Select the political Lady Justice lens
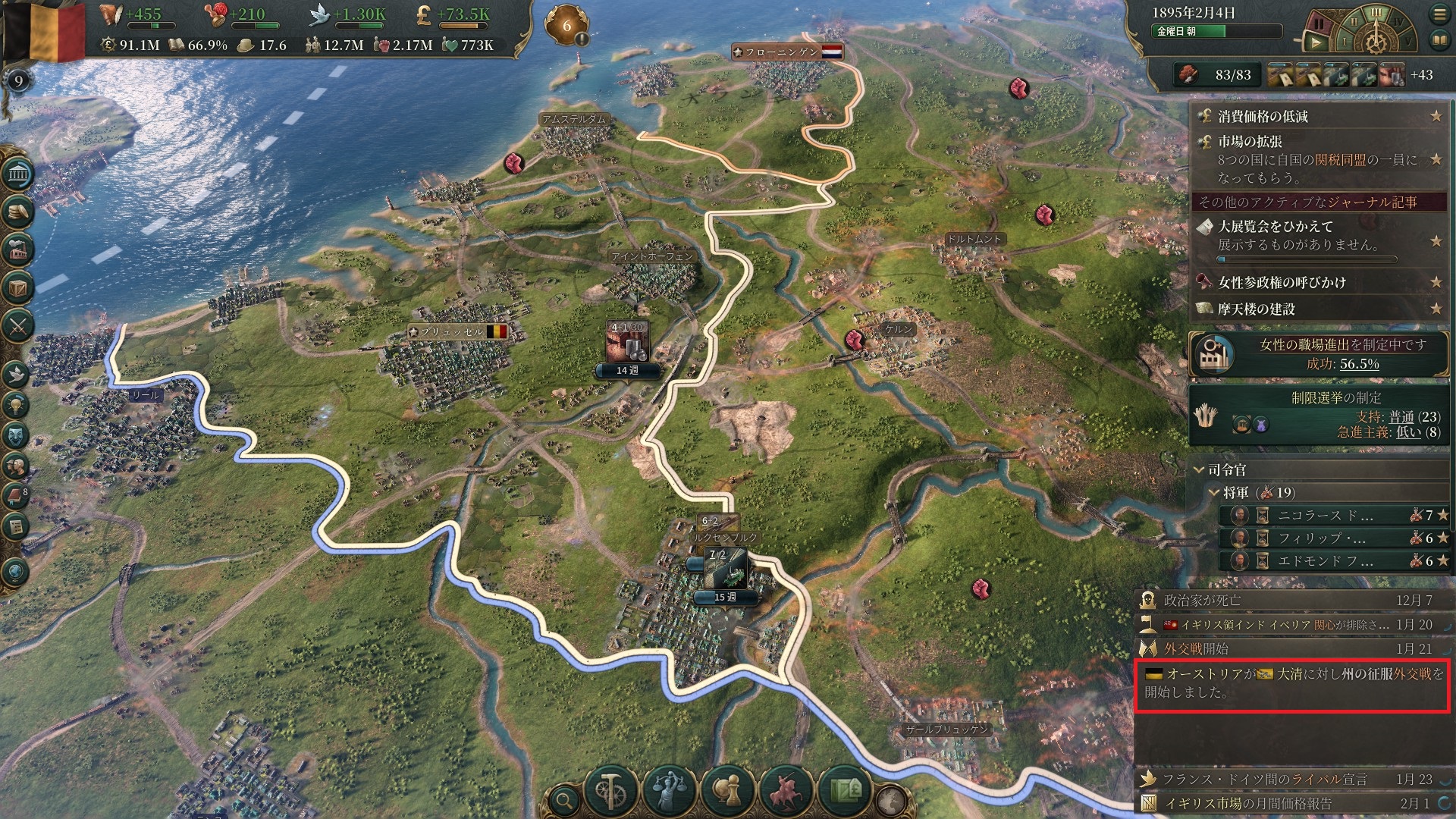The height and width of the screenshot is (819, 1456). click(x=669, y=791)
